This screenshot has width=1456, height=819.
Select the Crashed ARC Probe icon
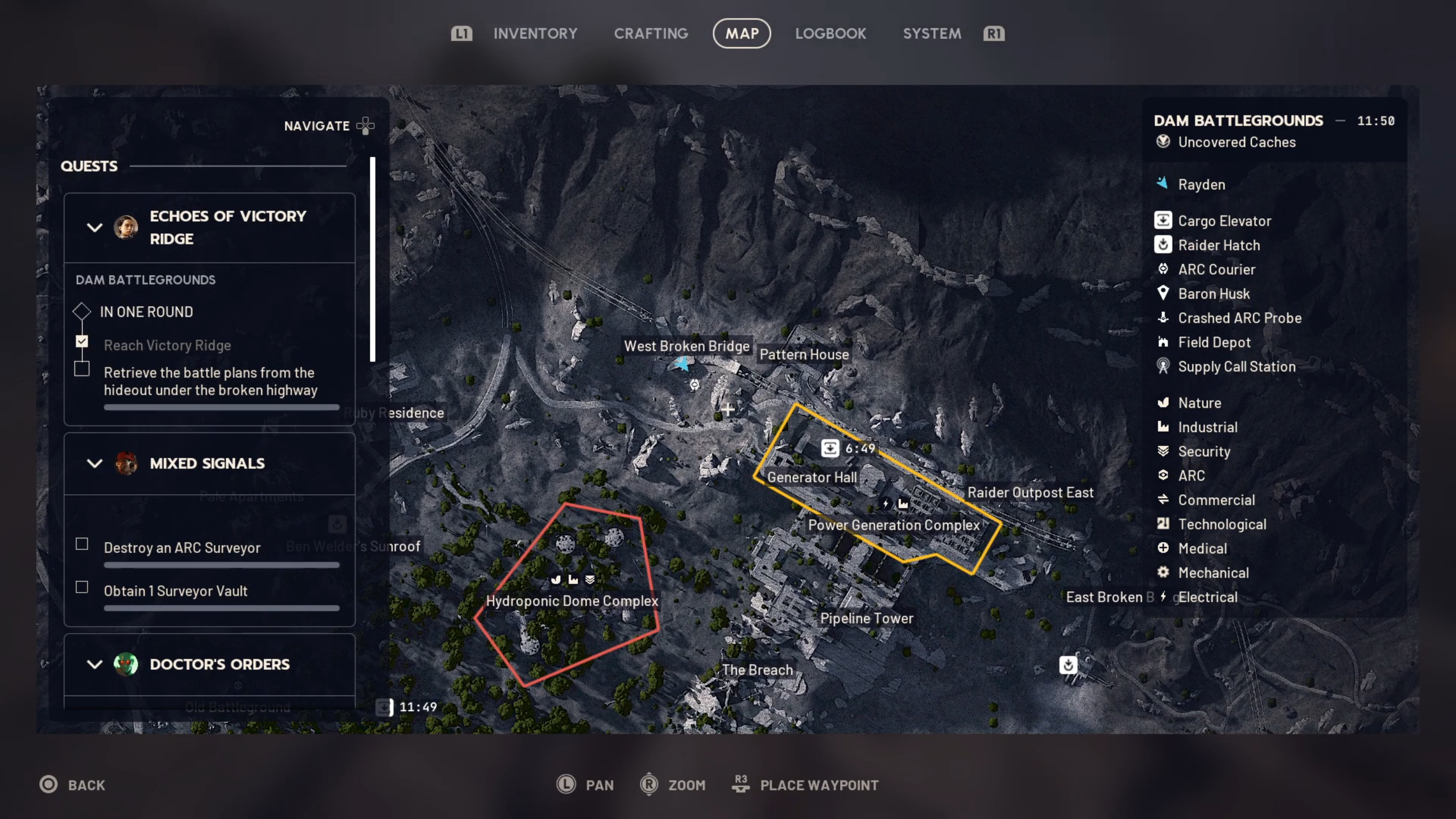pos(1164,318)
